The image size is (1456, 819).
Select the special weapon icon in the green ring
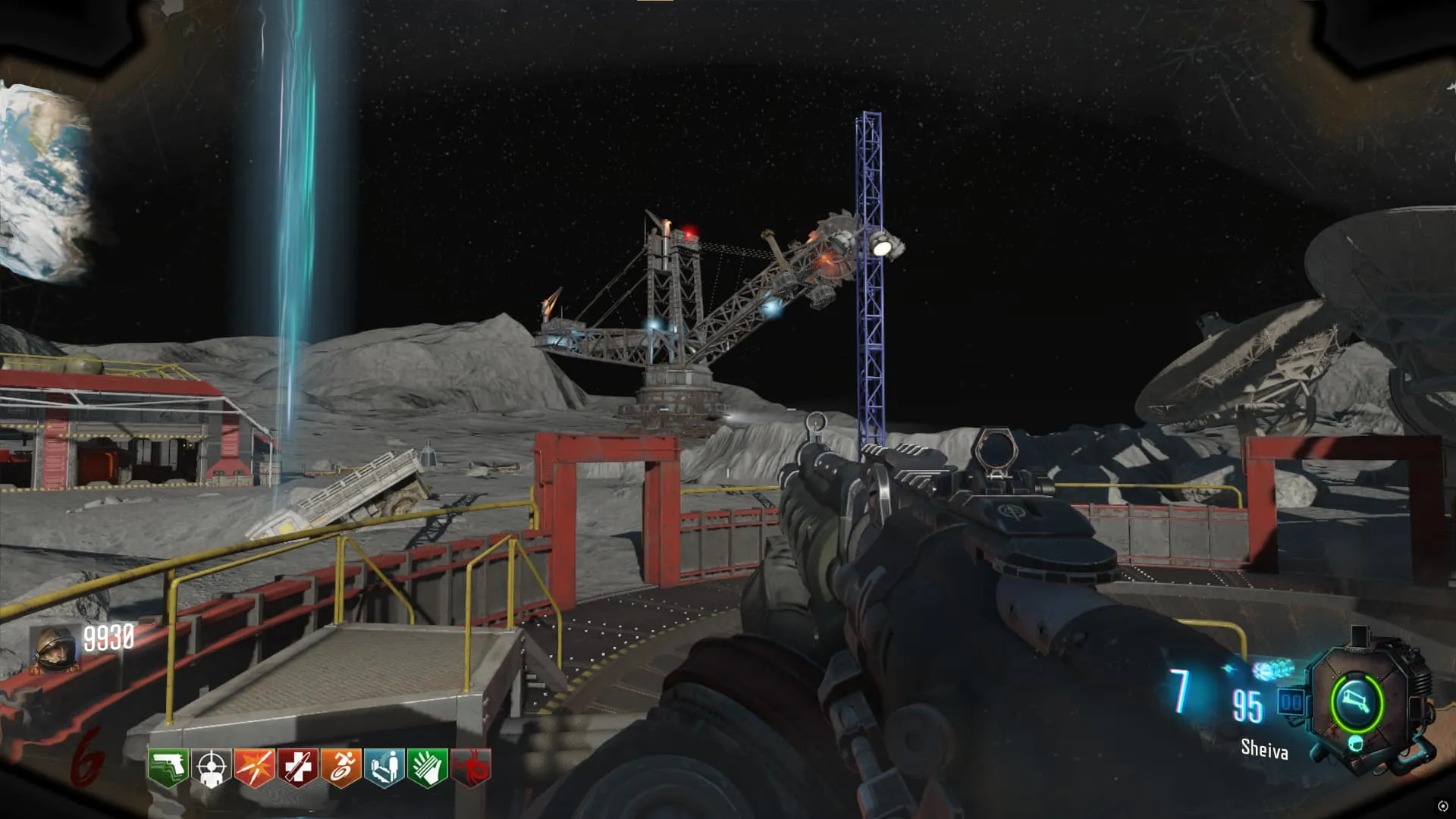click(x=1357, y=703)
